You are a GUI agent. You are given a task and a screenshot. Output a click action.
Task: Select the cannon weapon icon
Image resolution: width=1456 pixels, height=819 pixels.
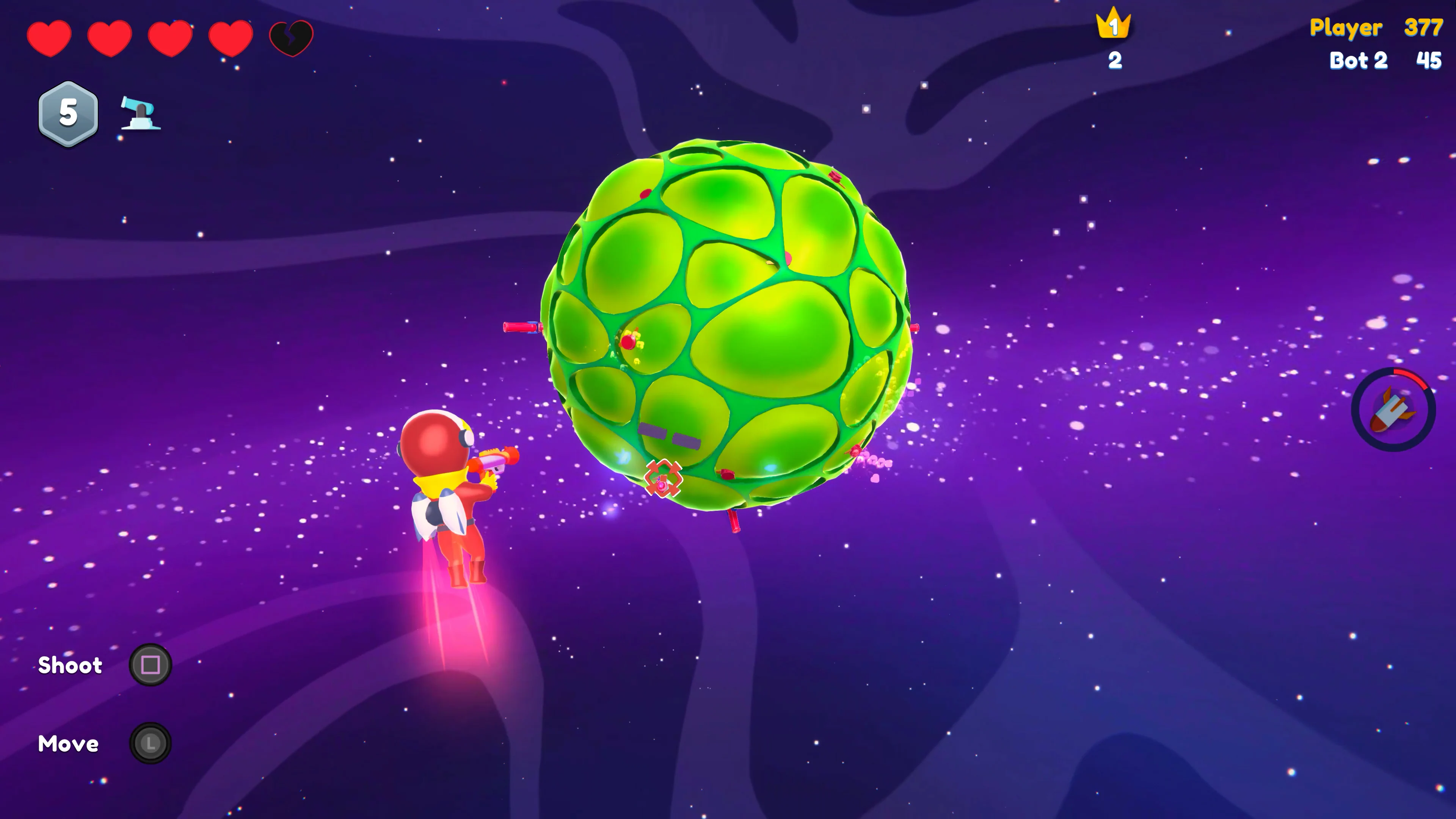click(140, 113)
